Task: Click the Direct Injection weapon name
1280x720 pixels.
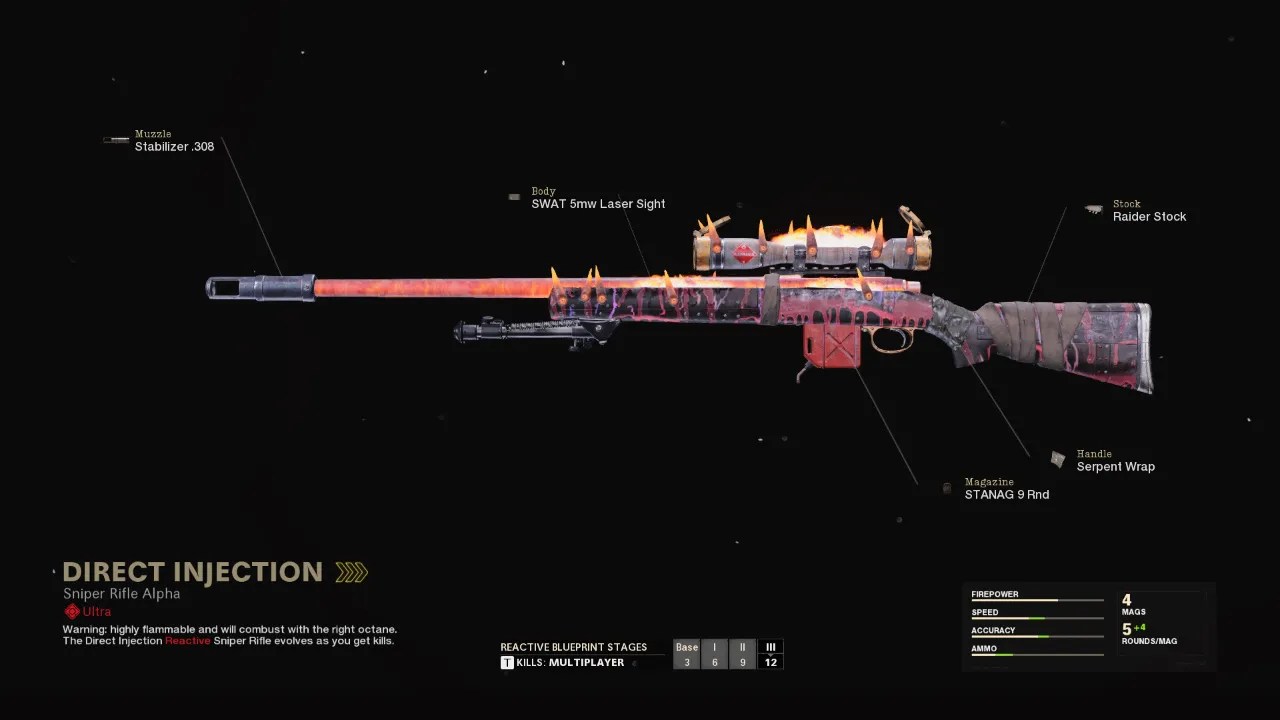Action: (x=192, y=571)
